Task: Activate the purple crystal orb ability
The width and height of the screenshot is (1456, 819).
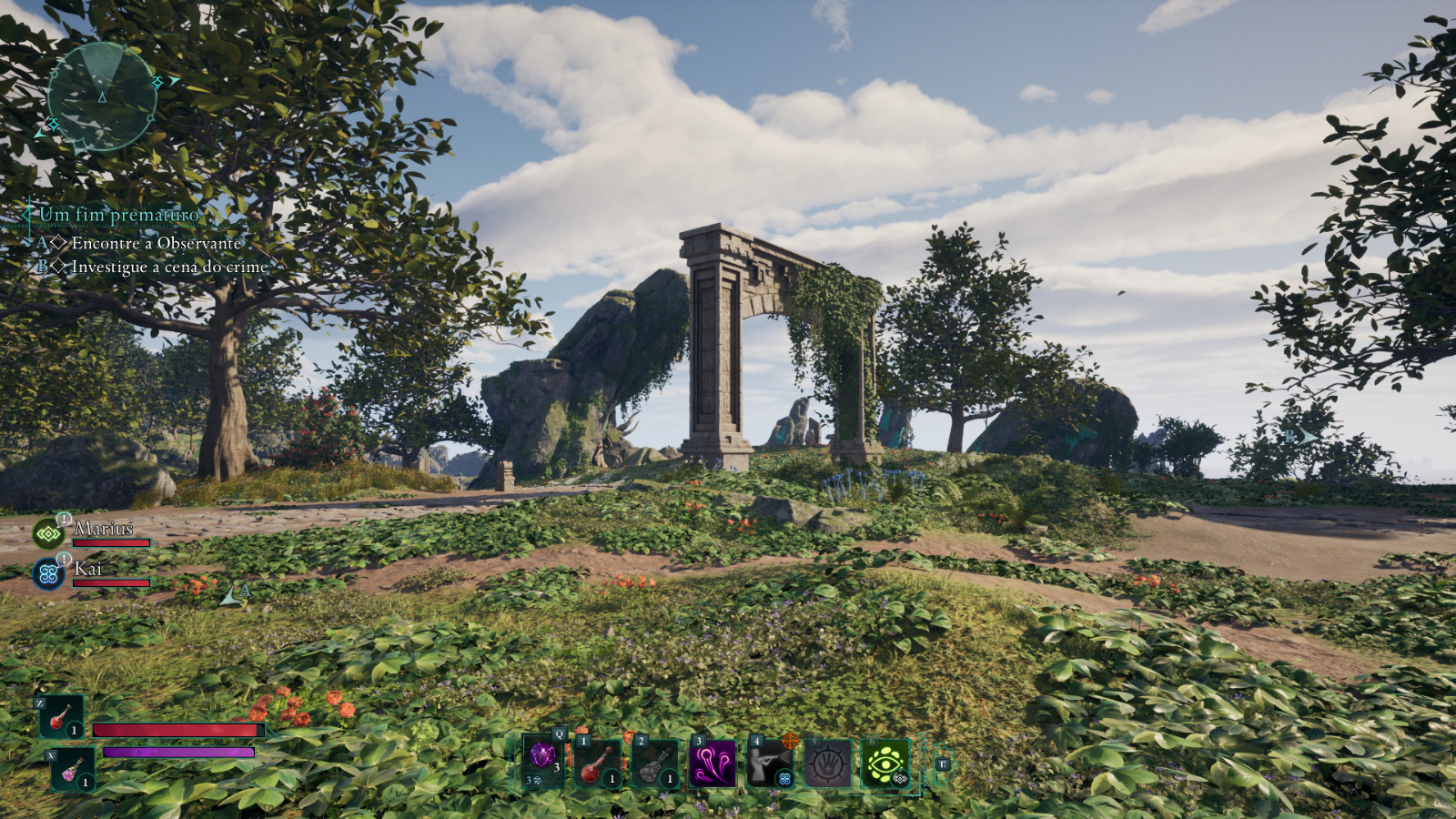Action: coord(542,762)
